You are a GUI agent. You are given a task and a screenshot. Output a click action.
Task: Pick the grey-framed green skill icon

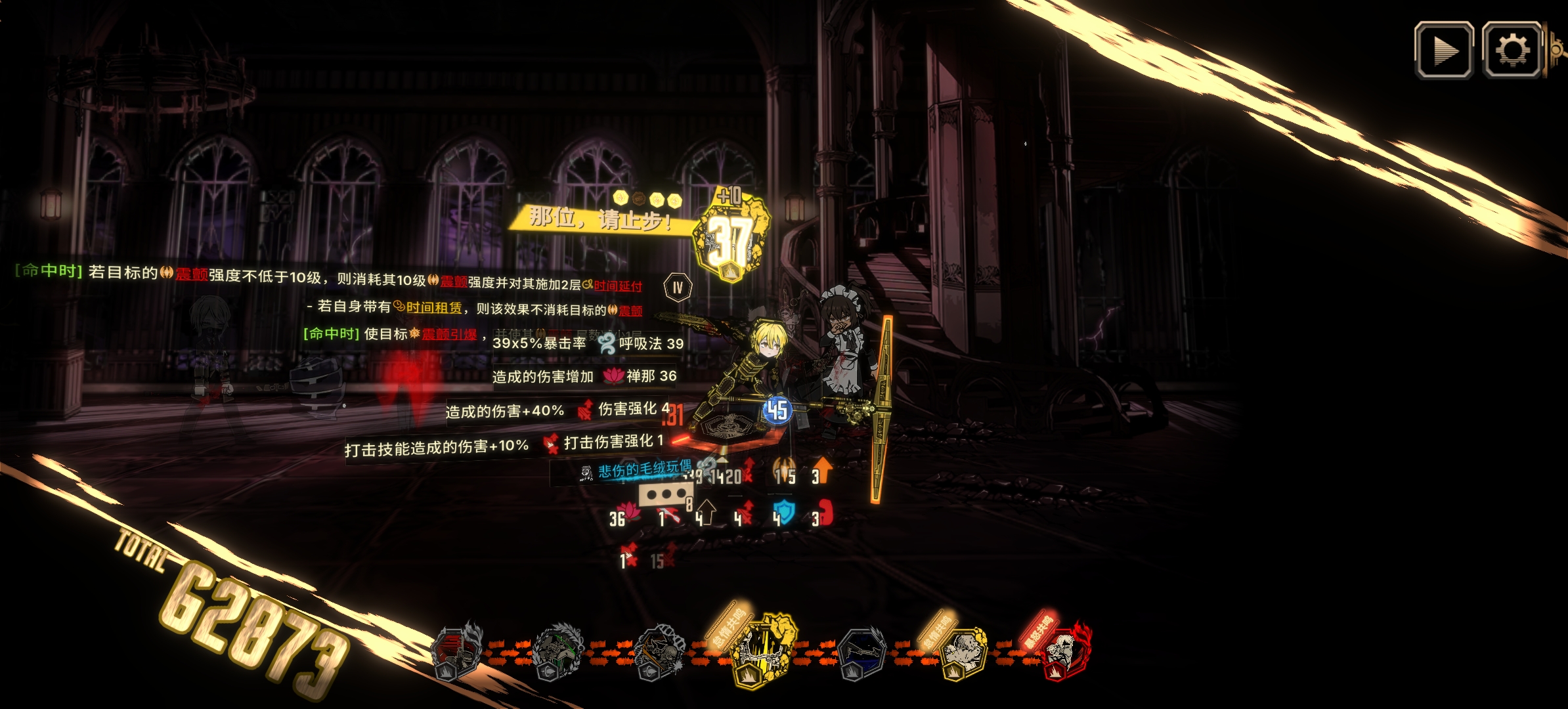557,651
